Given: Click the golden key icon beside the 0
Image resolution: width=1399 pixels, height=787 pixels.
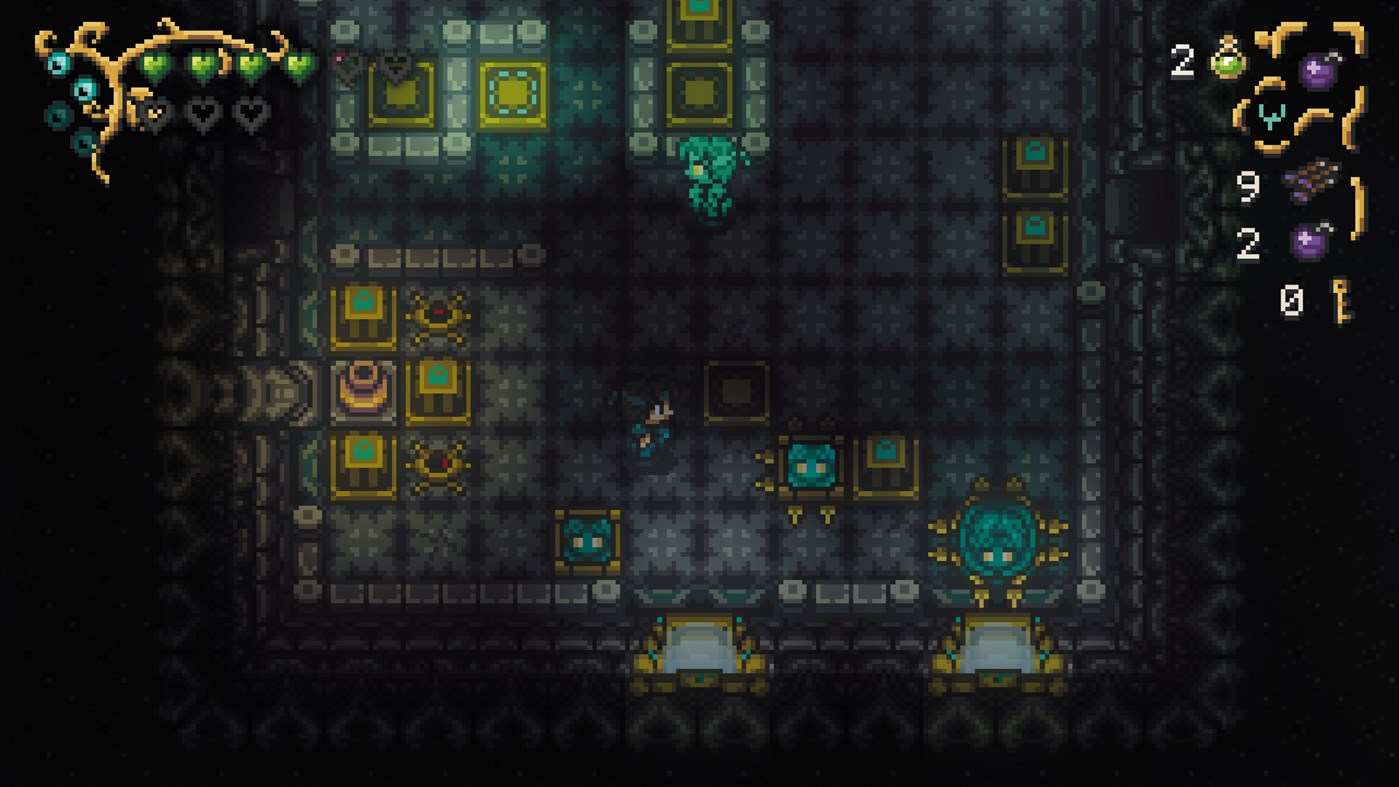Looking at the screenshot, I should 1340,298.
